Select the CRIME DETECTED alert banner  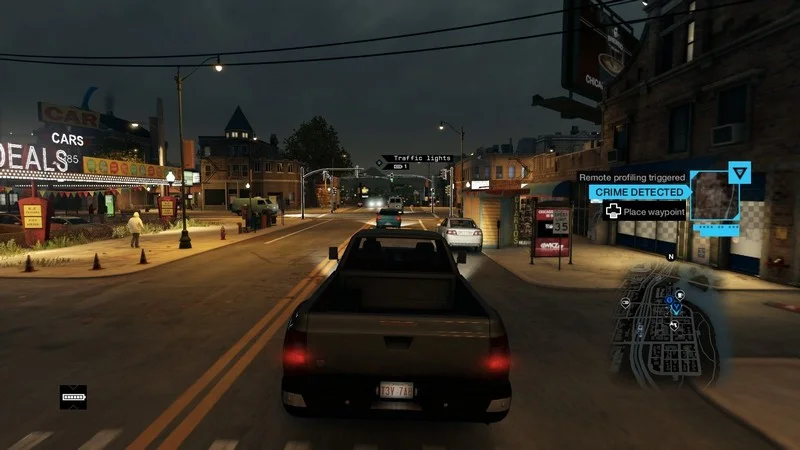(x=638, y=192)
